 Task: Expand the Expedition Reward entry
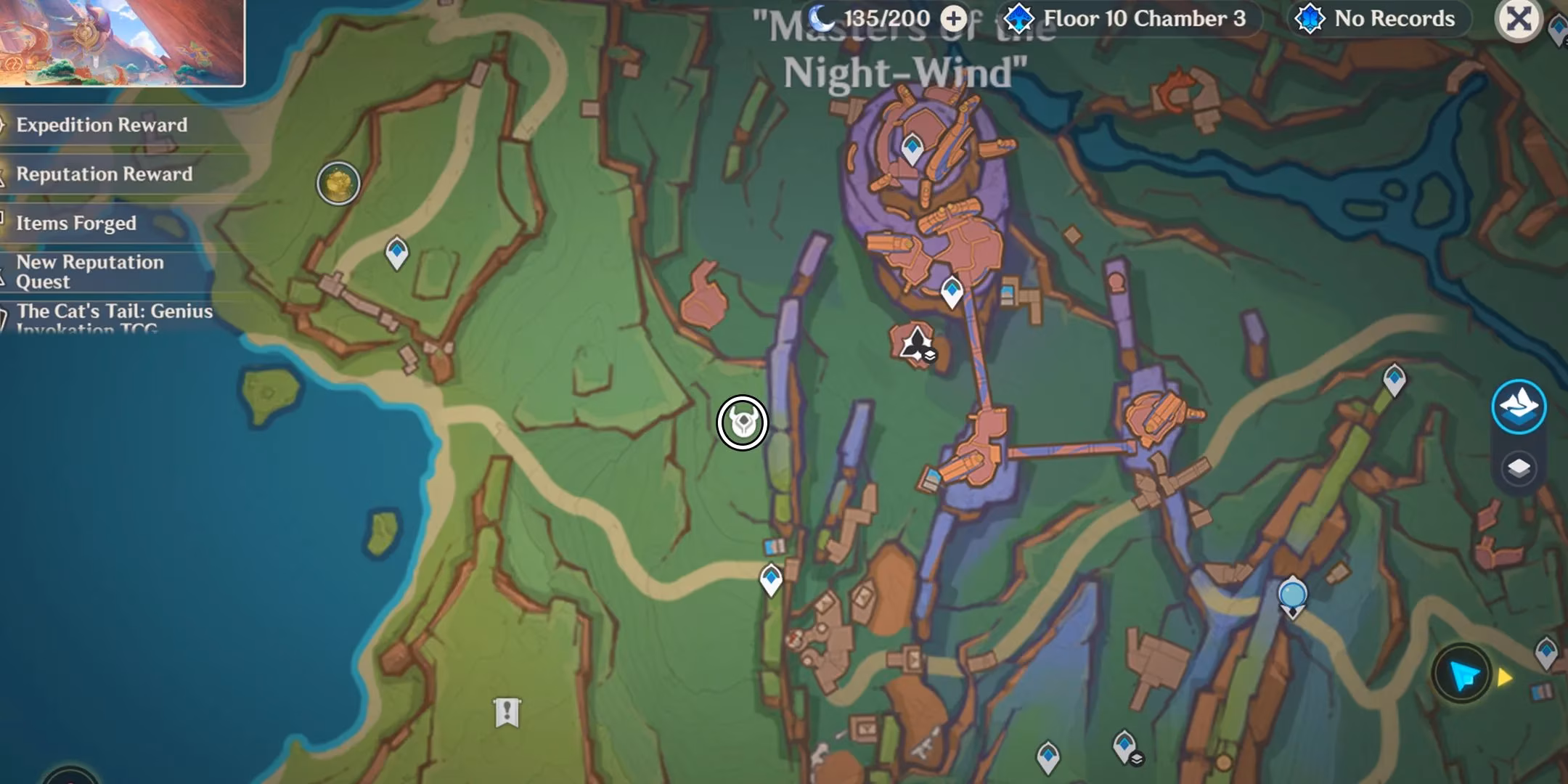coord(100,125)
